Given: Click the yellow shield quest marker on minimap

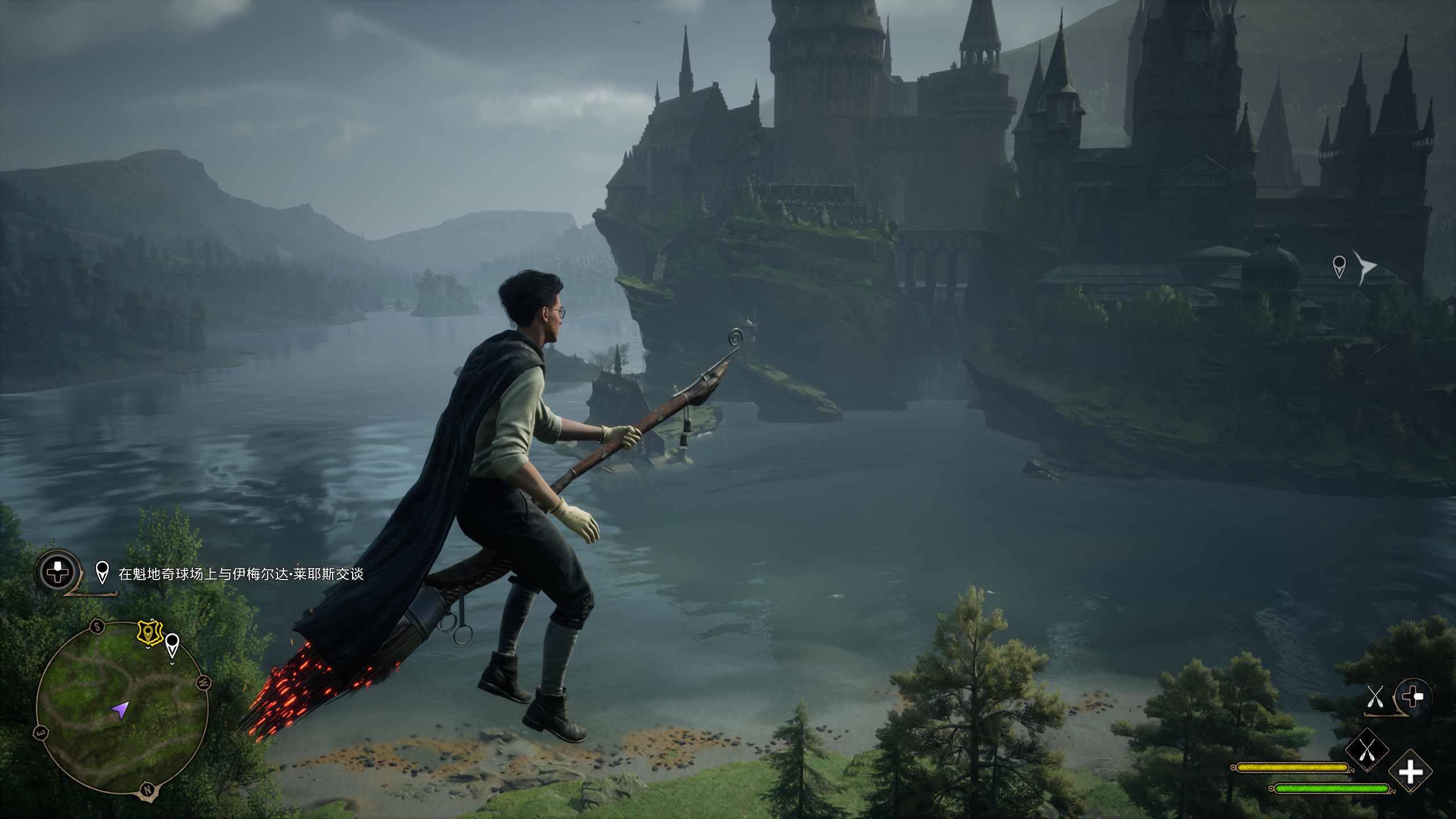Looking at the screenshot, I should point(150,632).
